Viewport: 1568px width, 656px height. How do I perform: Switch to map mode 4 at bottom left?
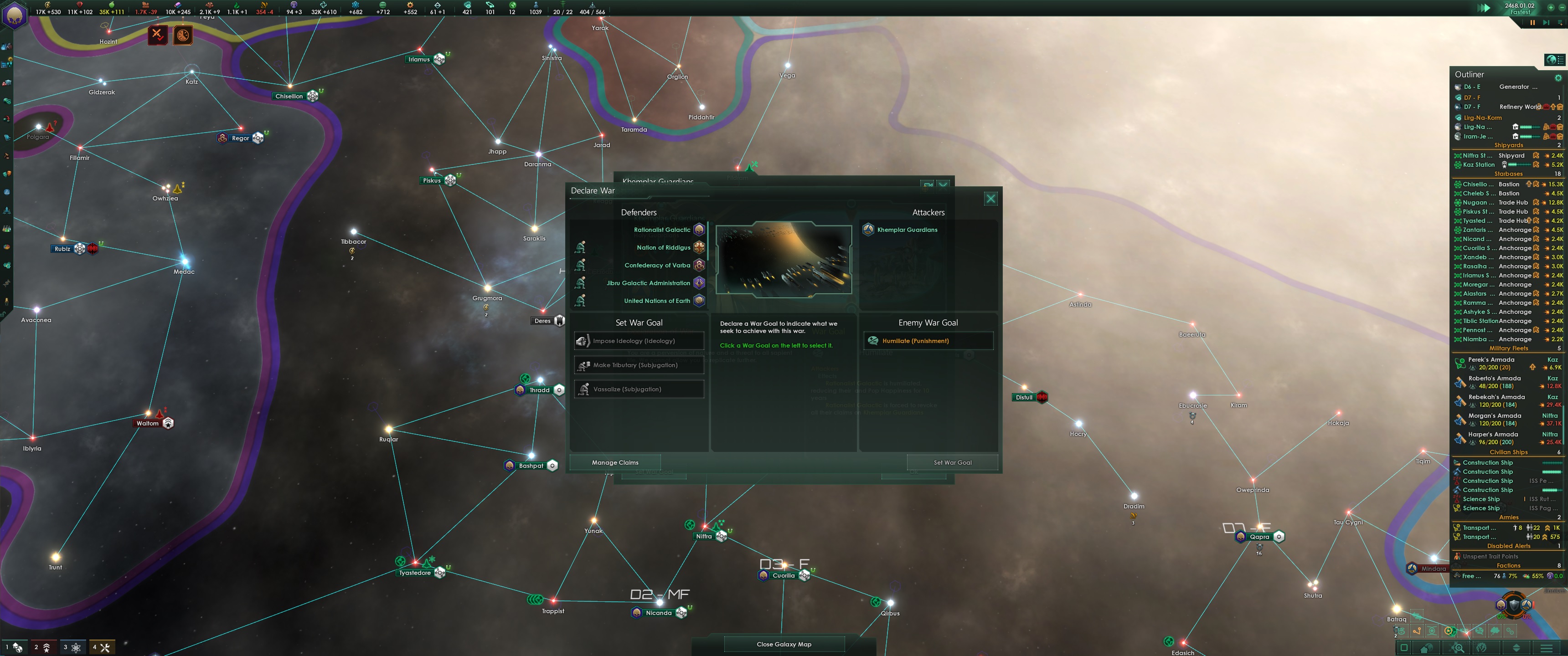click(101, 647)
